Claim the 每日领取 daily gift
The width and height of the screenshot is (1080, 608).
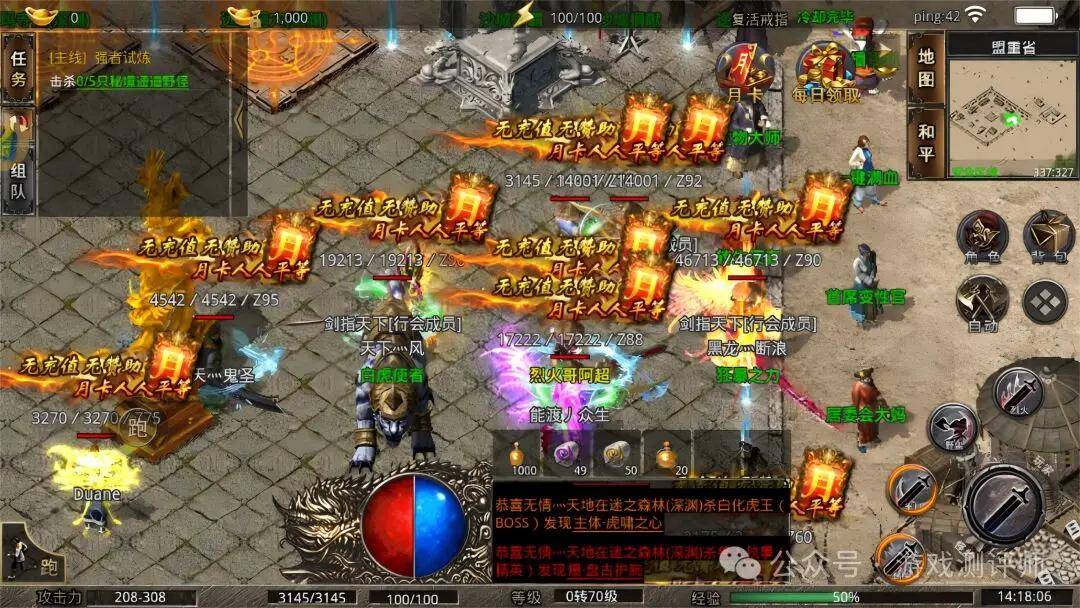[x=825, y=70]
